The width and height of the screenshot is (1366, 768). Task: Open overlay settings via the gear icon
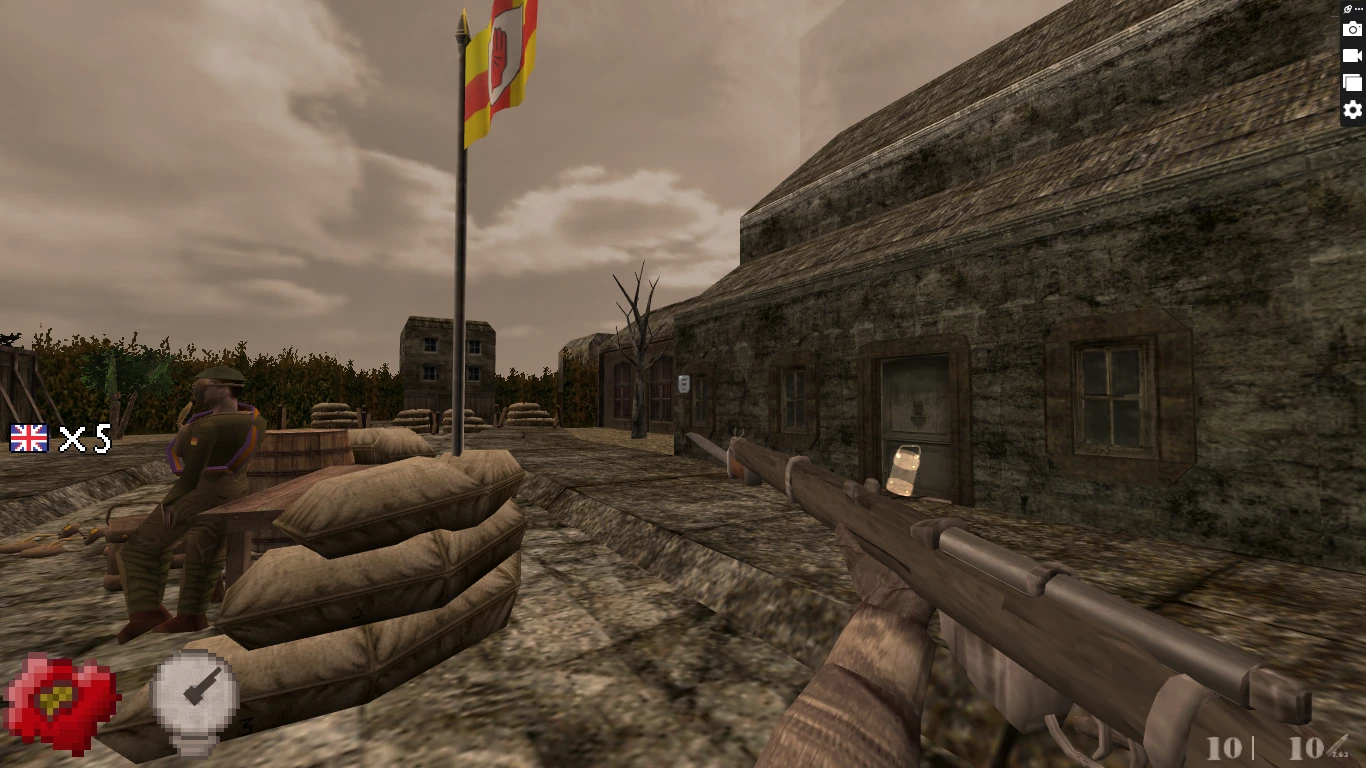(1352, 110)
